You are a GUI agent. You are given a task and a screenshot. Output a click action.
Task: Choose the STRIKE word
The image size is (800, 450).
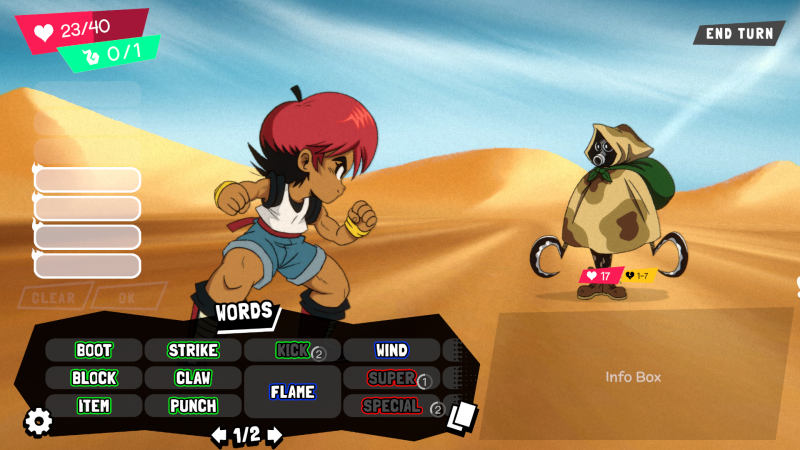(193, 351)
